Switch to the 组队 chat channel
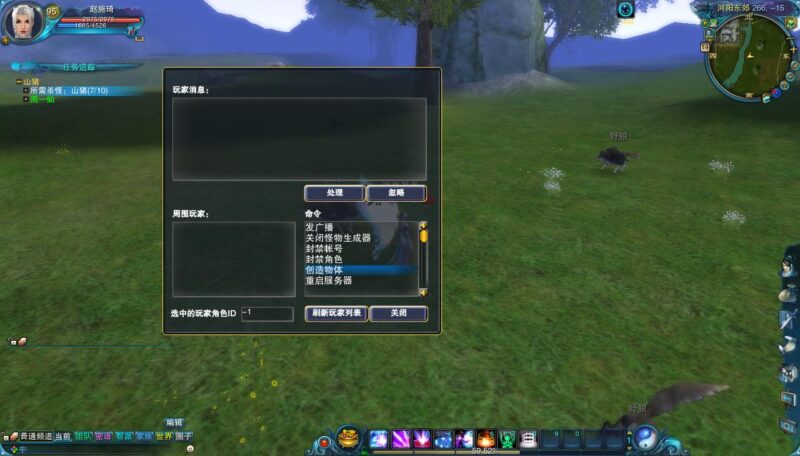The width and height of the screenshot is (800, 456). (82, 437)
